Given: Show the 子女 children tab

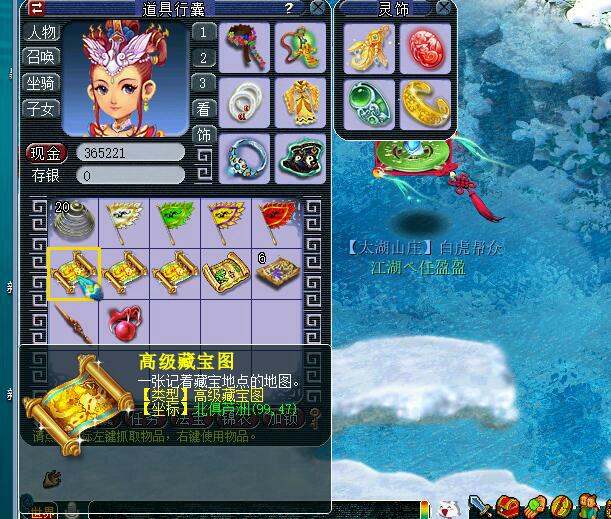Looking at the screenshot, I should coord(41,108).
